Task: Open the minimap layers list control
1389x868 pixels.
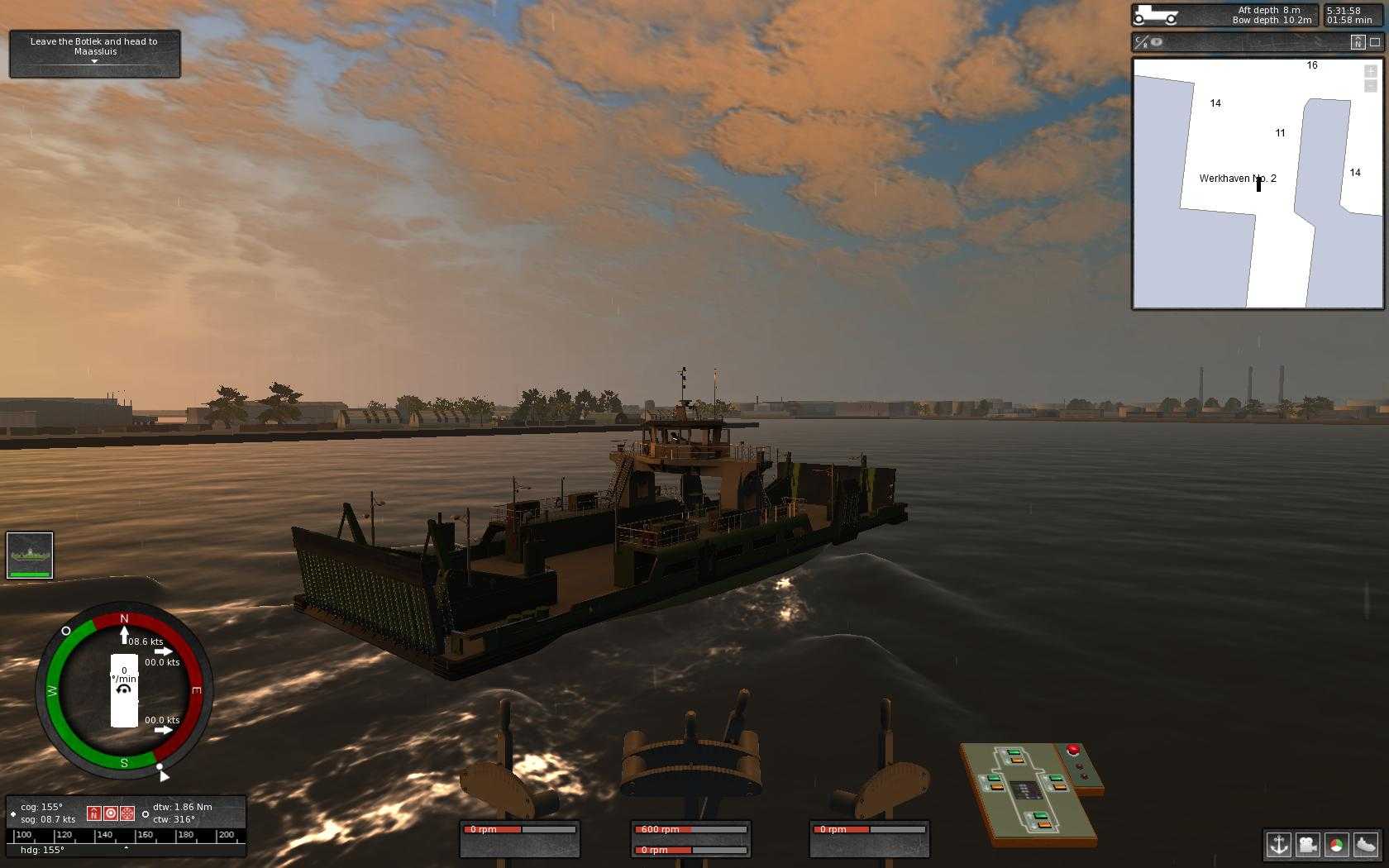Action: tap(1369, 84)
